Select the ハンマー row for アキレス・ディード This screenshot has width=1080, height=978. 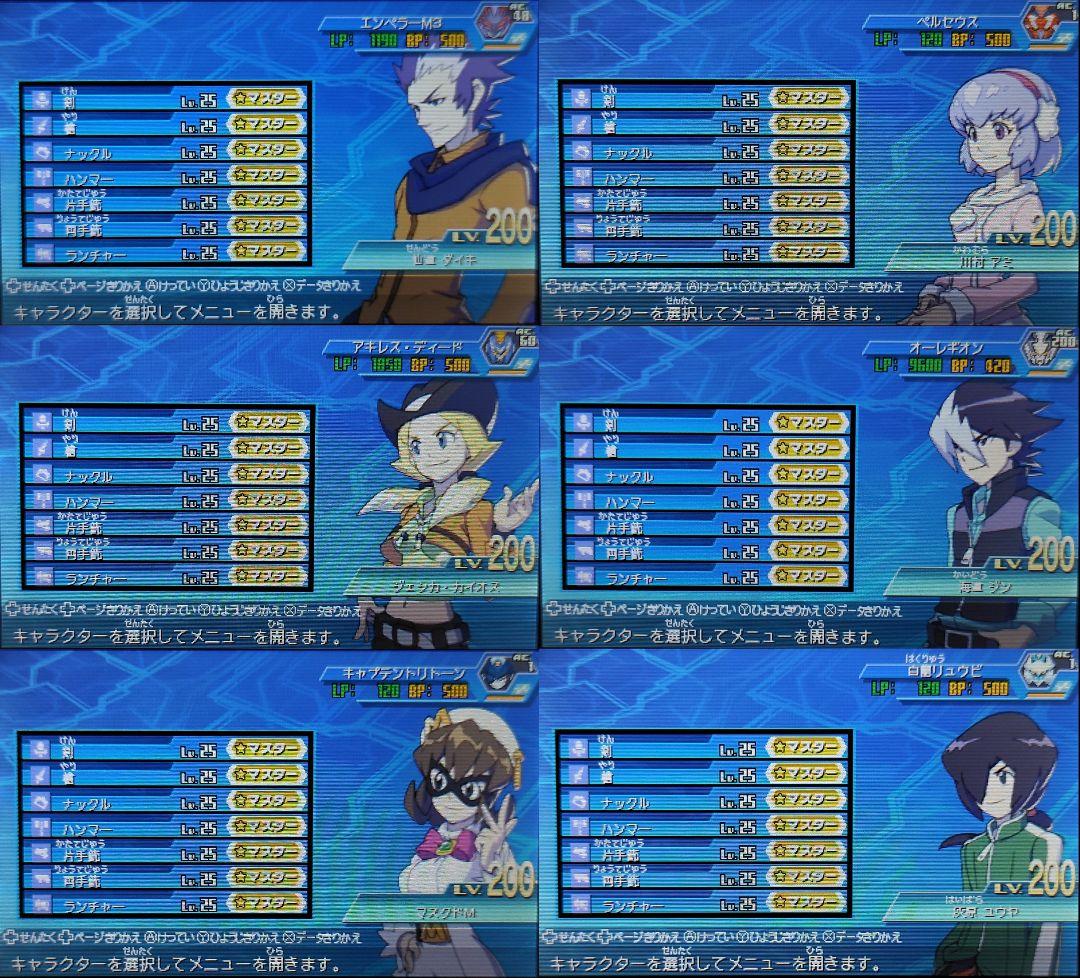coord(167,499)
